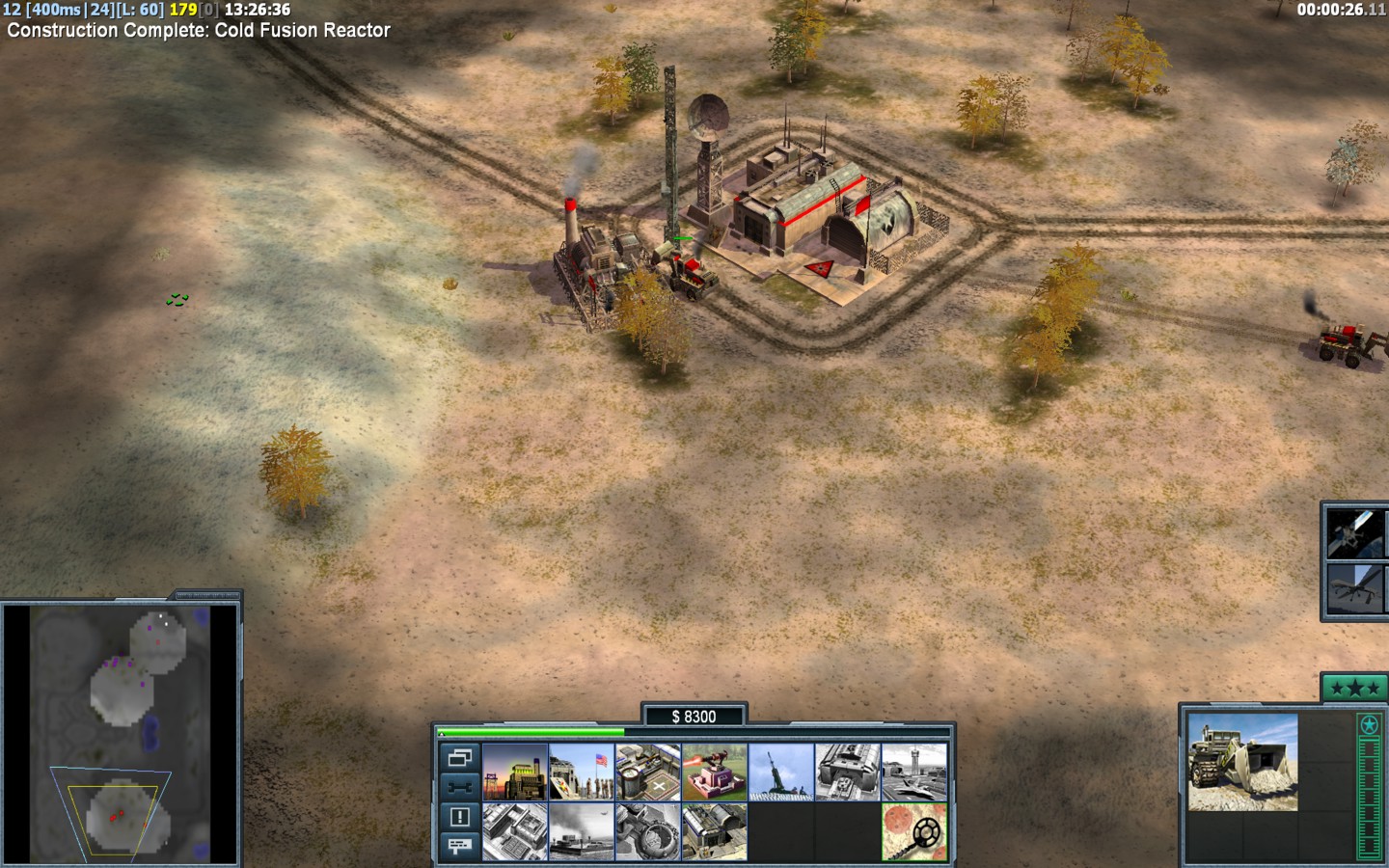Screen dimensions: 1389x868
Task: Click the exclamation mark beacon button
Action: click(459, 817)
